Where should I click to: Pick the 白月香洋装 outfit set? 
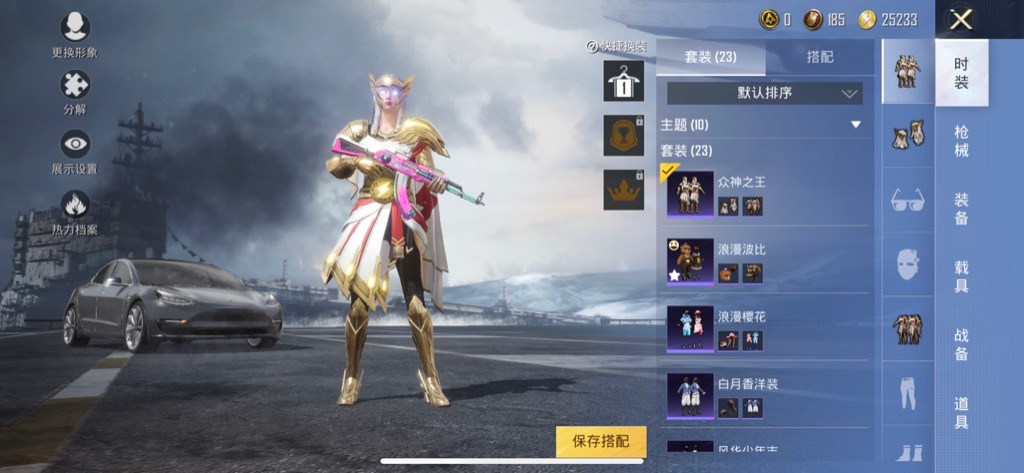click(764, 395)
